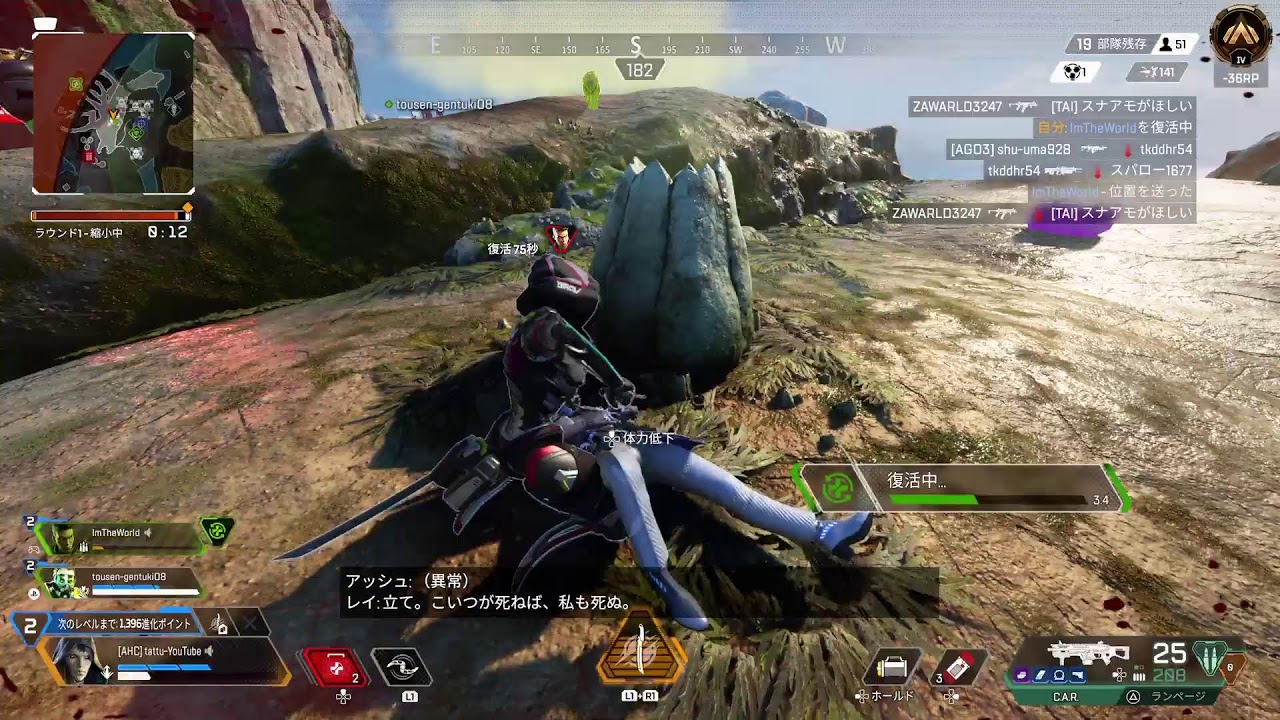Screen dimensions: 1280x720
Task: Click the ranked tier badge
Action: click(1241, 38)
